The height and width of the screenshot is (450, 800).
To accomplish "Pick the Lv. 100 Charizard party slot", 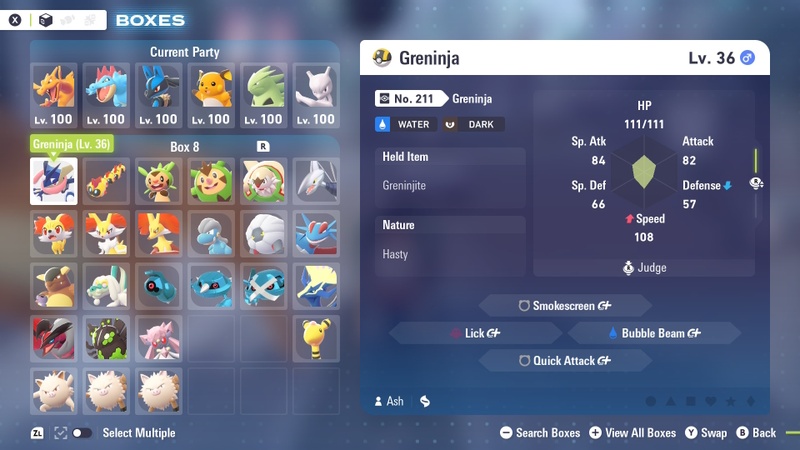I will (x=54, y=95).
